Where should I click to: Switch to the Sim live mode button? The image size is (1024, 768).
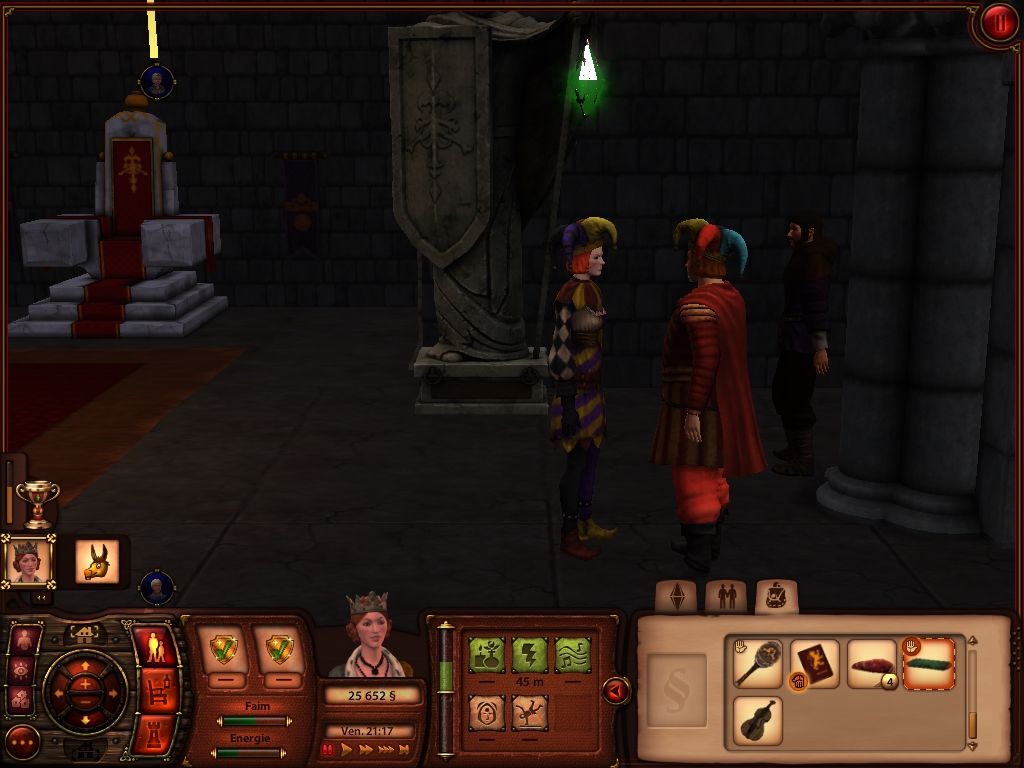point(155,648)
